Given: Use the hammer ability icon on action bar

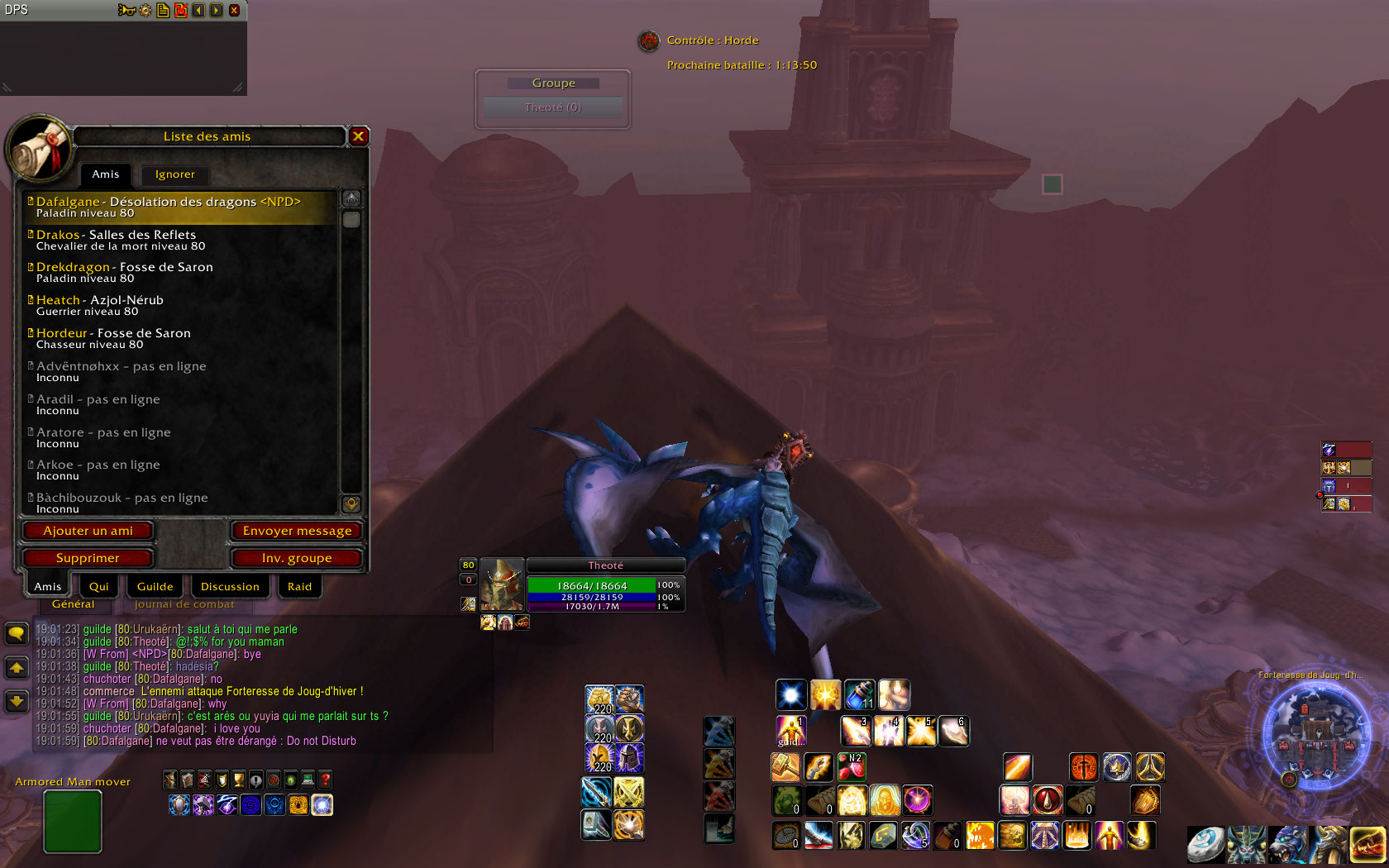Looking at the screenshot, I should (x=785, y=765).
